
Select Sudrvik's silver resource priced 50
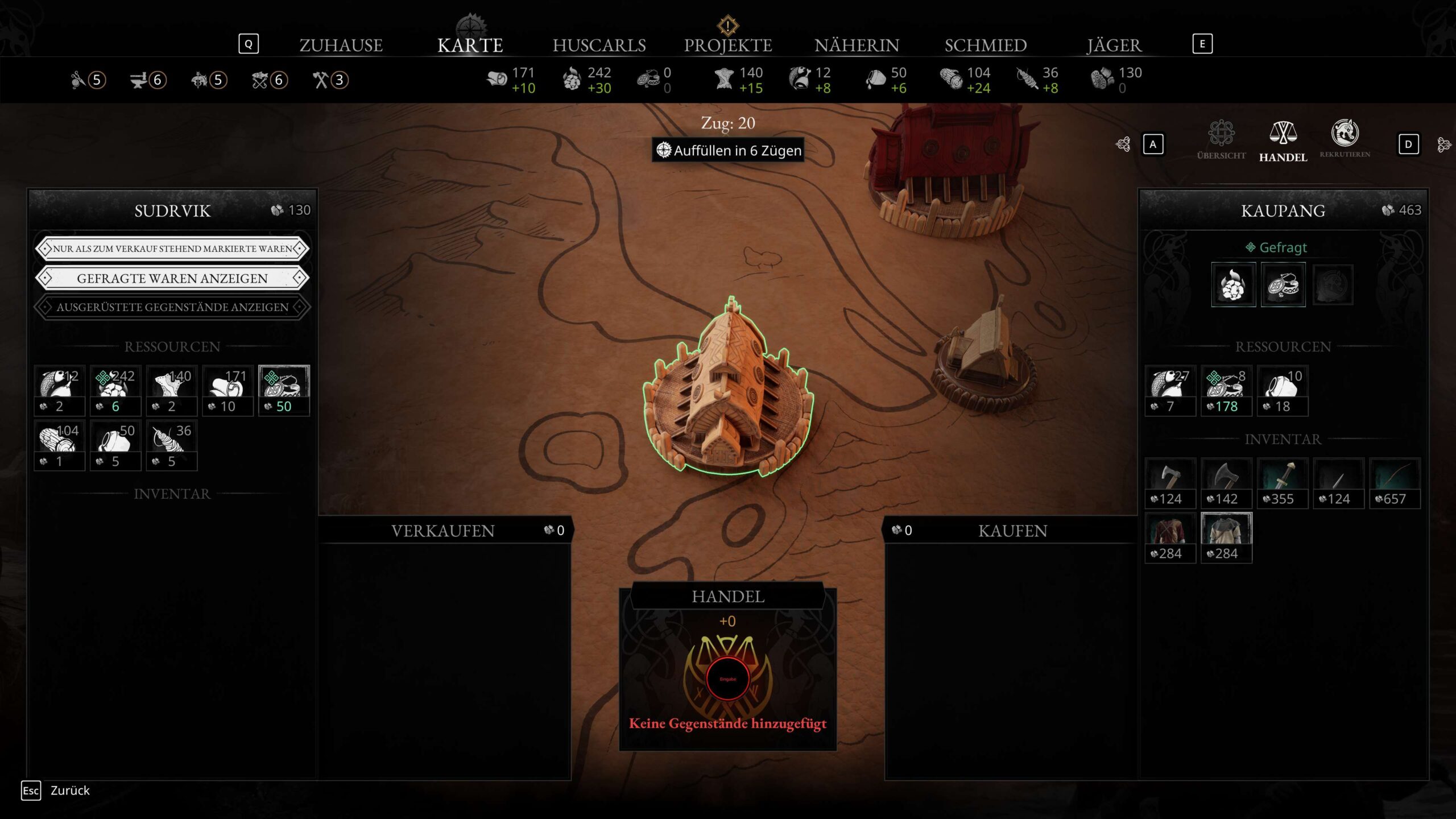pyautogui.click(x=284, y=390)
